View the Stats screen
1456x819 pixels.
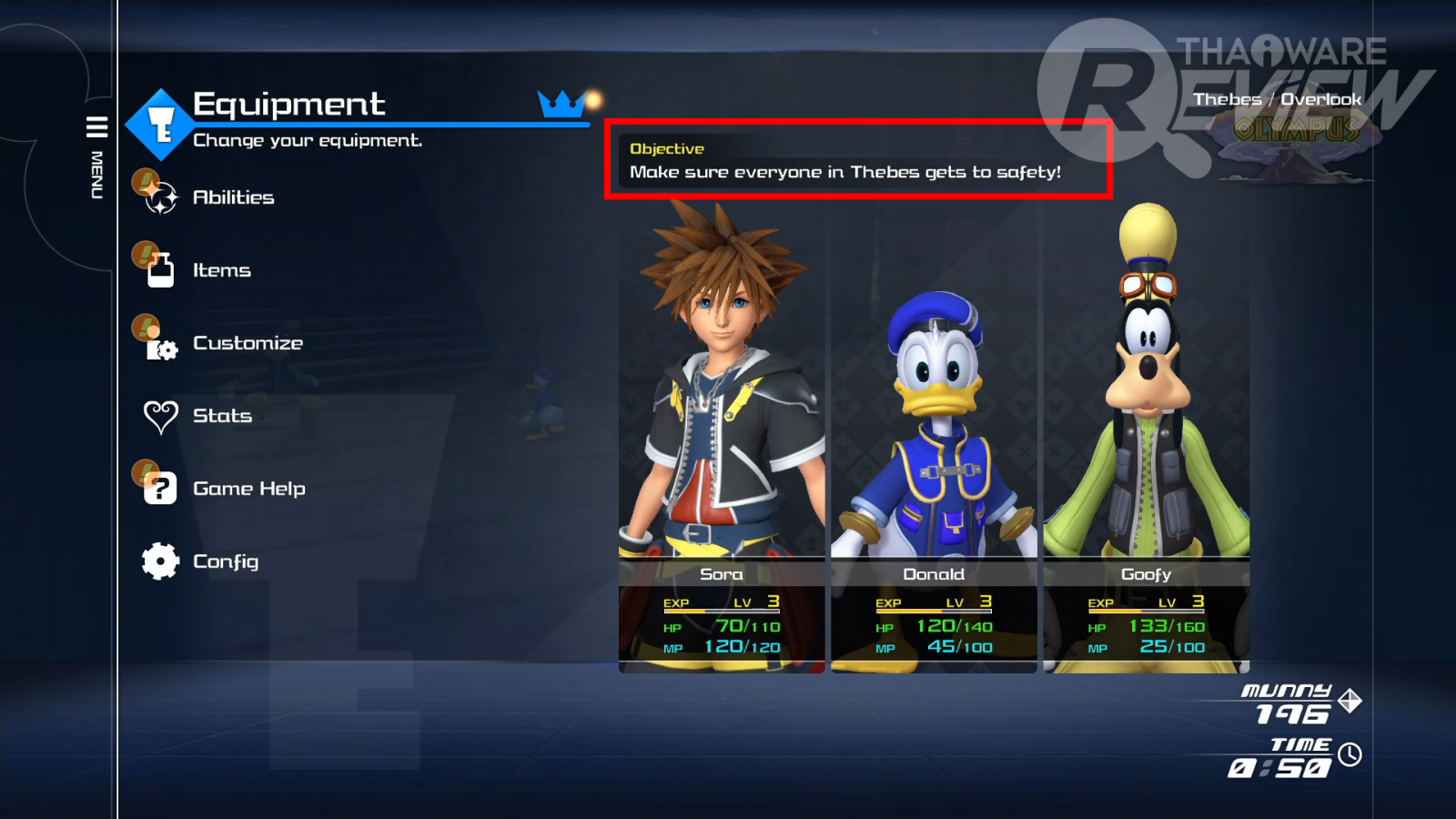222,416
